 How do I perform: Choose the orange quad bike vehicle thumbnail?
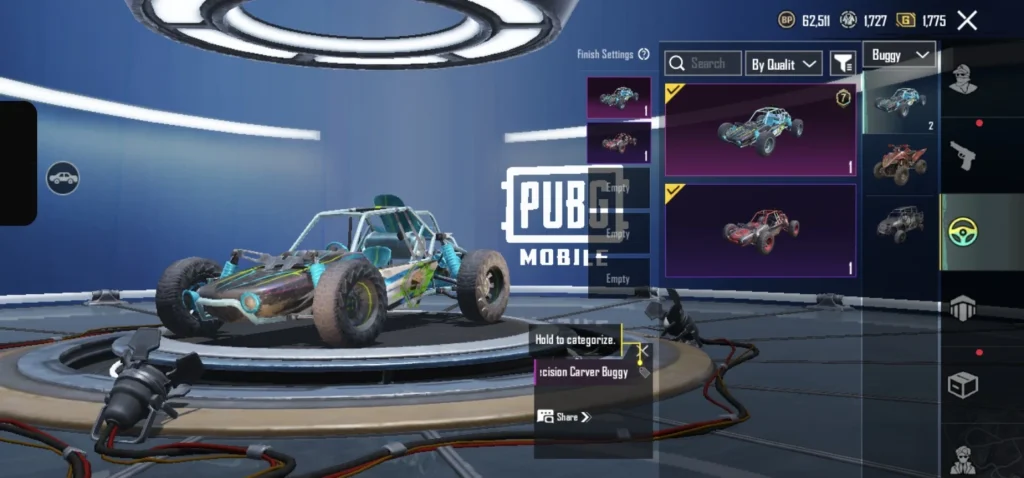900,163
